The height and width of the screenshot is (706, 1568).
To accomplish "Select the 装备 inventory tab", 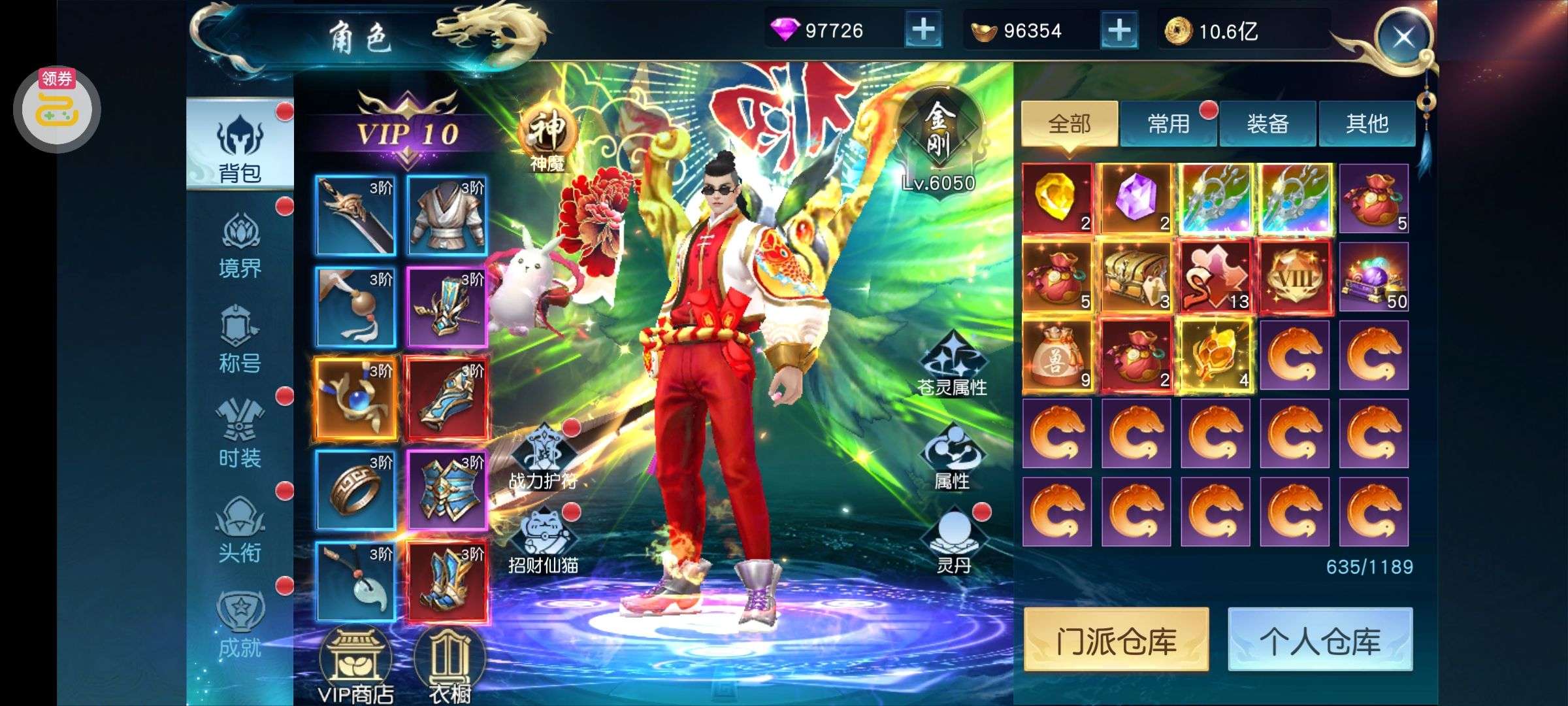I will (x=1267, y=124).
